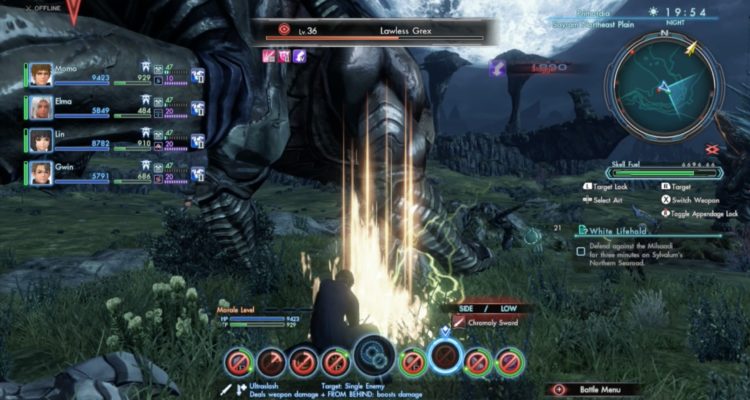
Task: Click the skell icon beside Mama
Action: pyautogui.click(x=198, y=76)
